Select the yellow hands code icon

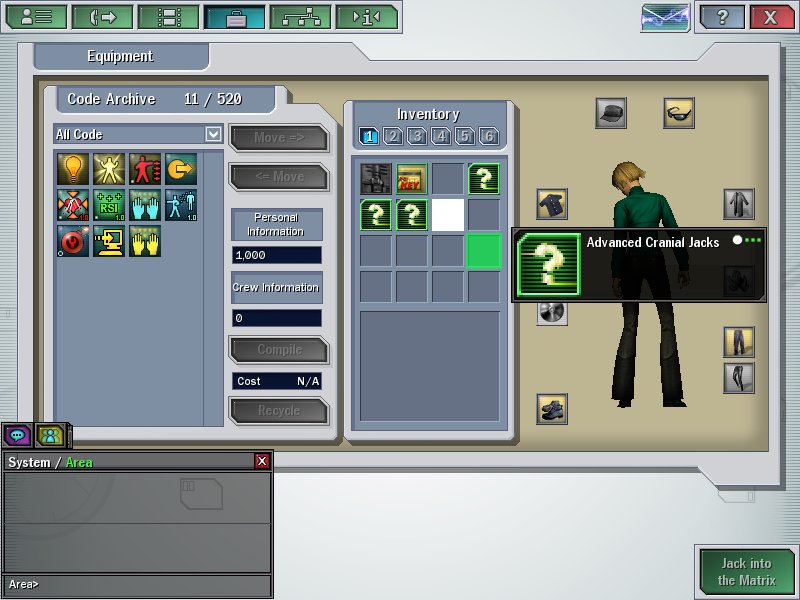145,241
